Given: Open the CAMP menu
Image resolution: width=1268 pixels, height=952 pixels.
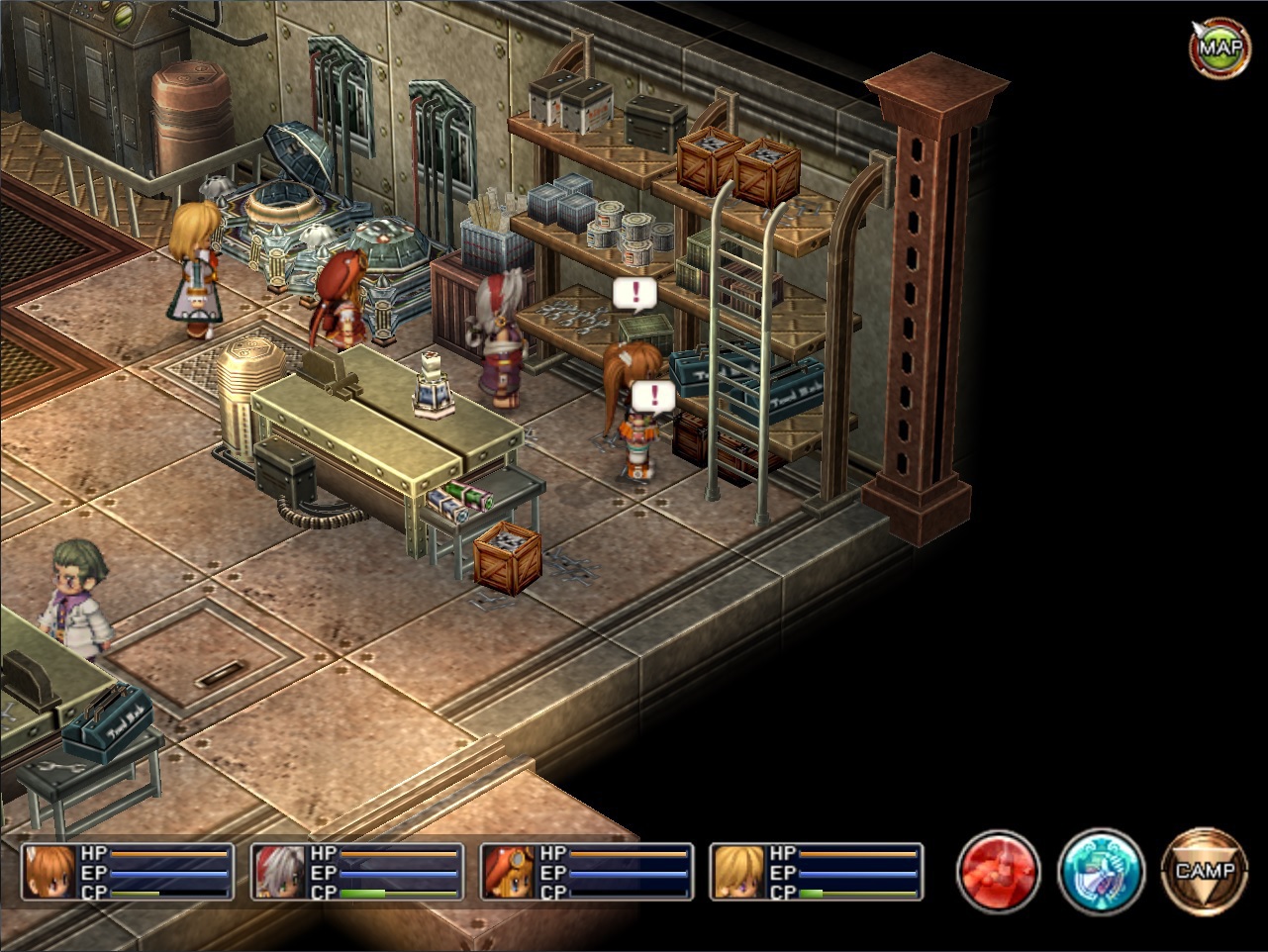Looking at the screenshot, I should [x=1205, y=872].
